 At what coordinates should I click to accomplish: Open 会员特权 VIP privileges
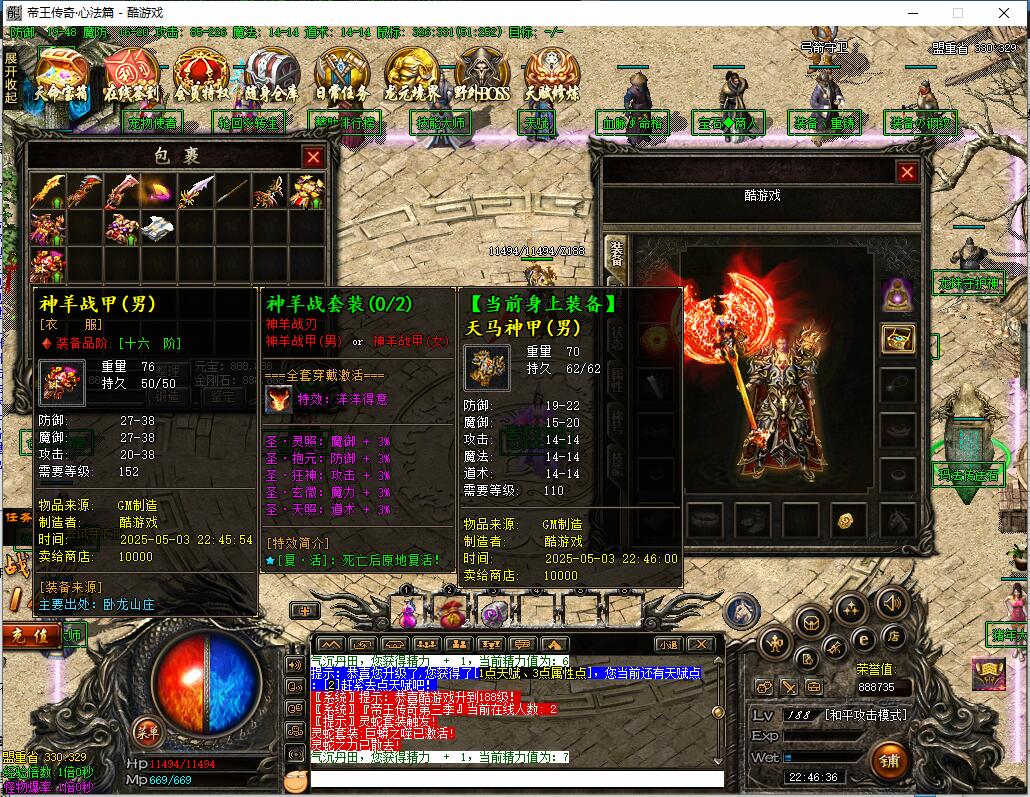click(201, 75)
